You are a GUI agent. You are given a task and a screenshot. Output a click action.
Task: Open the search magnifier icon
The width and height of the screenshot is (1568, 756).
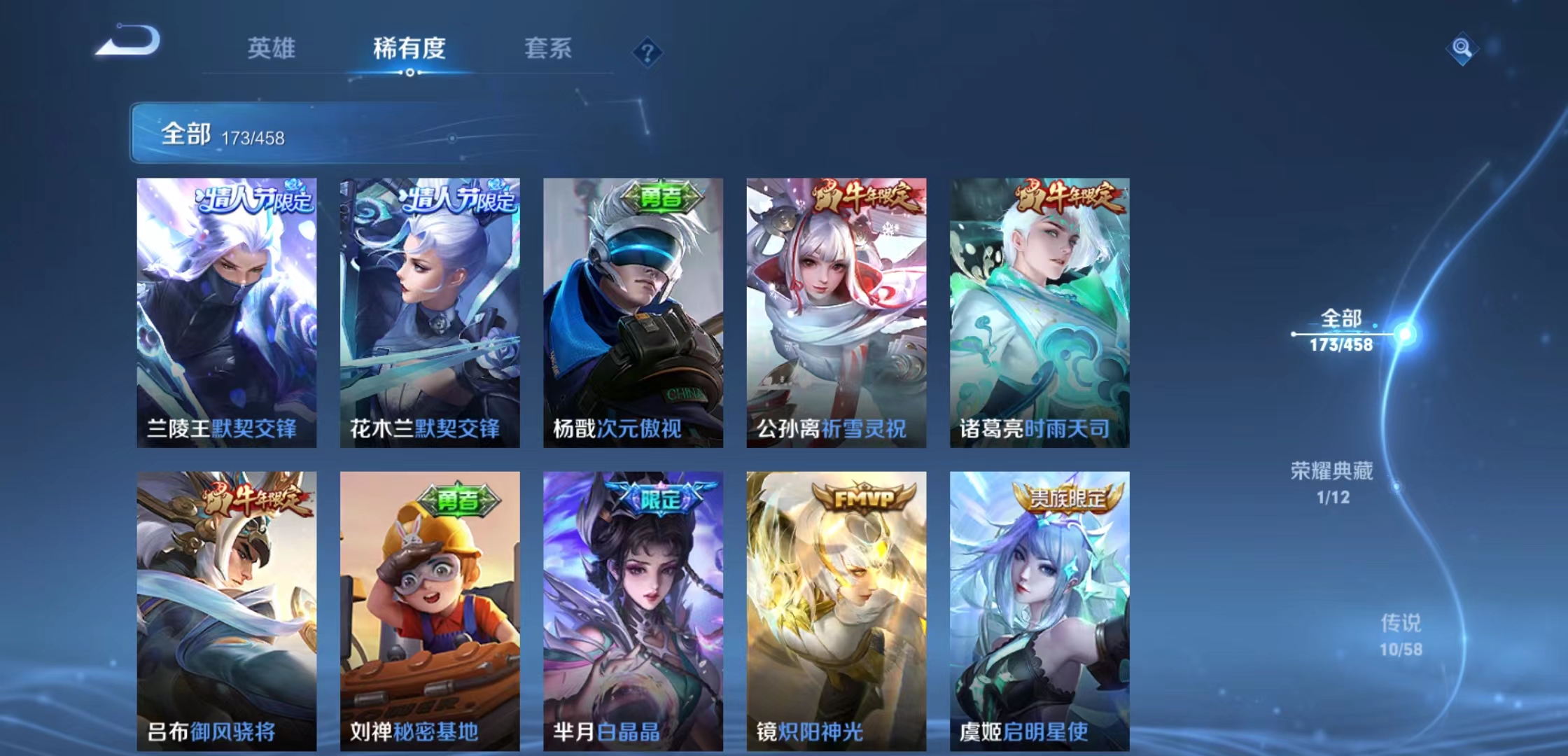[x=1462, y=50]
